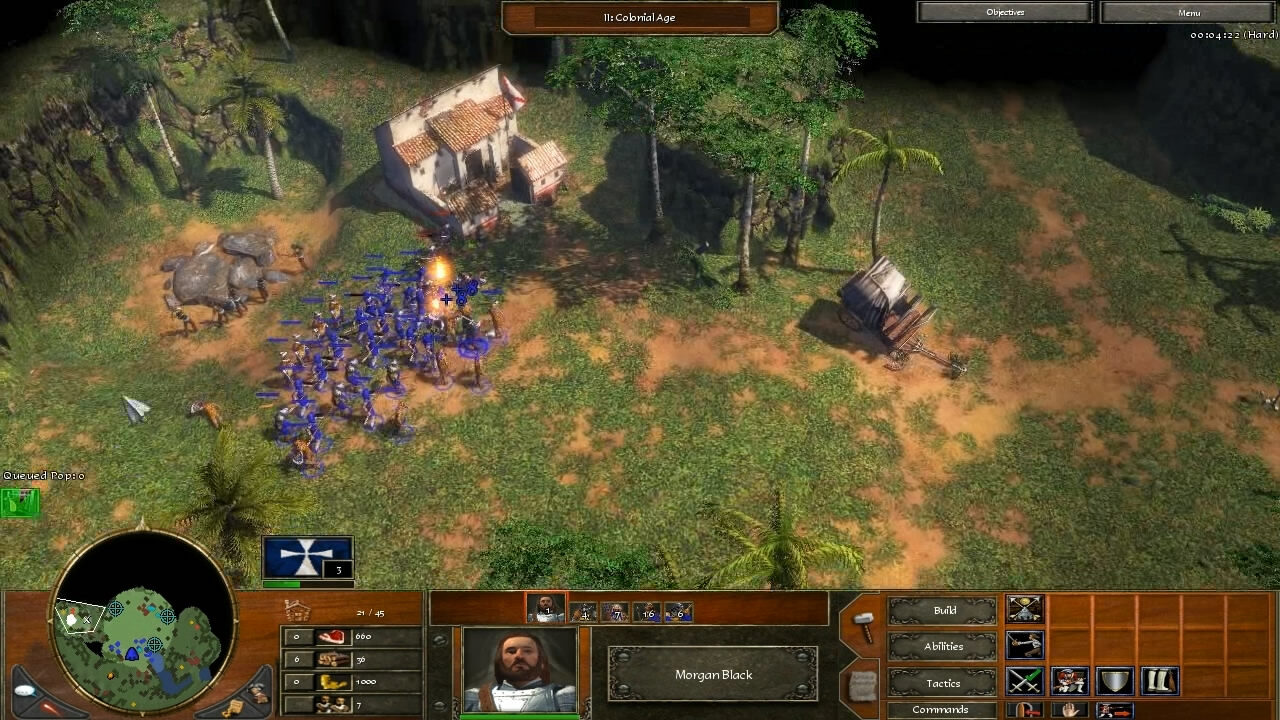Use Morgan Black's sword ability icon
Screen dimensions: 1280x720
(x=1024, y=645)
